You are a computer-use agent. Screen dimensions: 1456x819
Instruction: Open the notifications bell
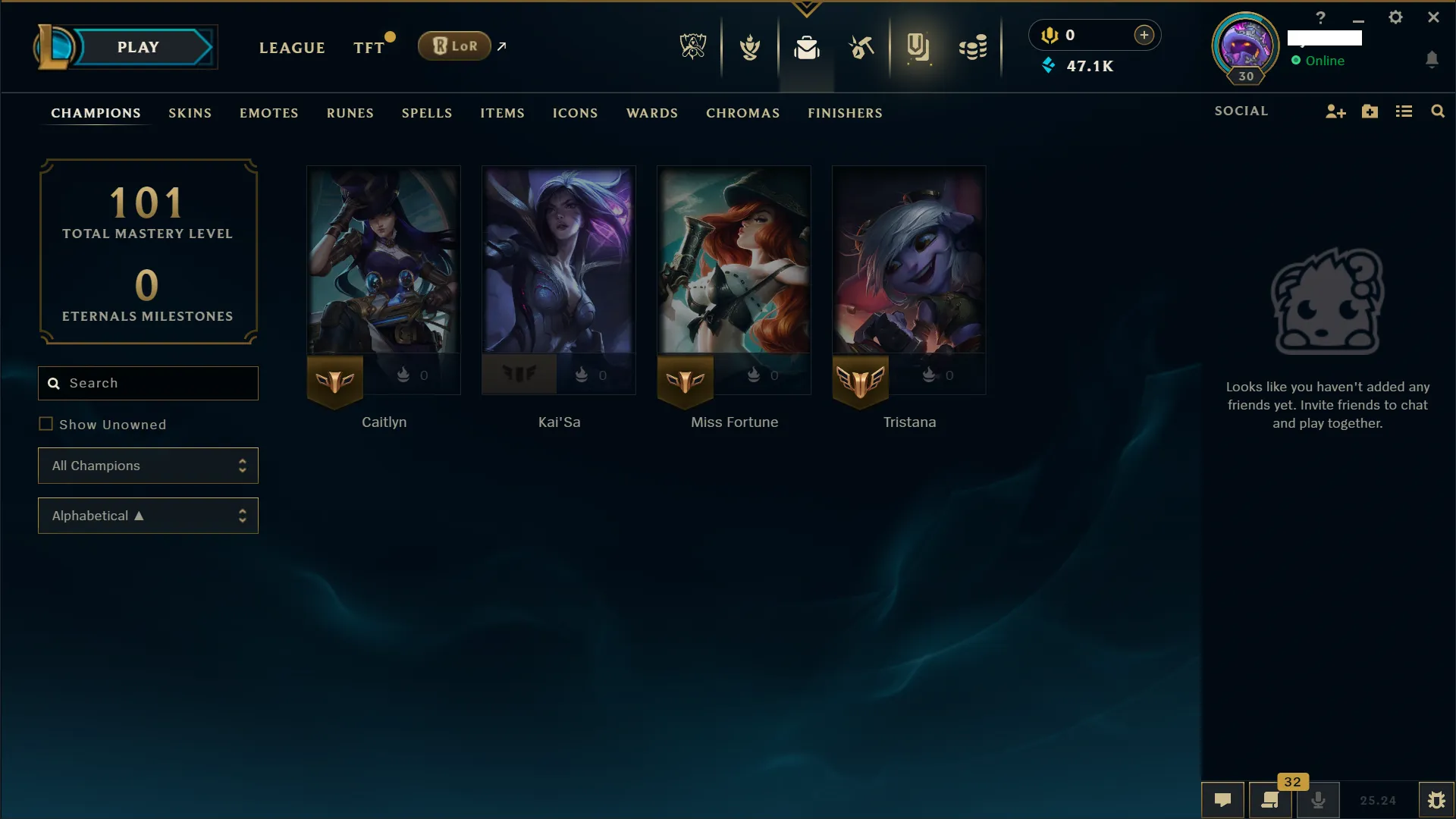click(x=1433, y=59)
